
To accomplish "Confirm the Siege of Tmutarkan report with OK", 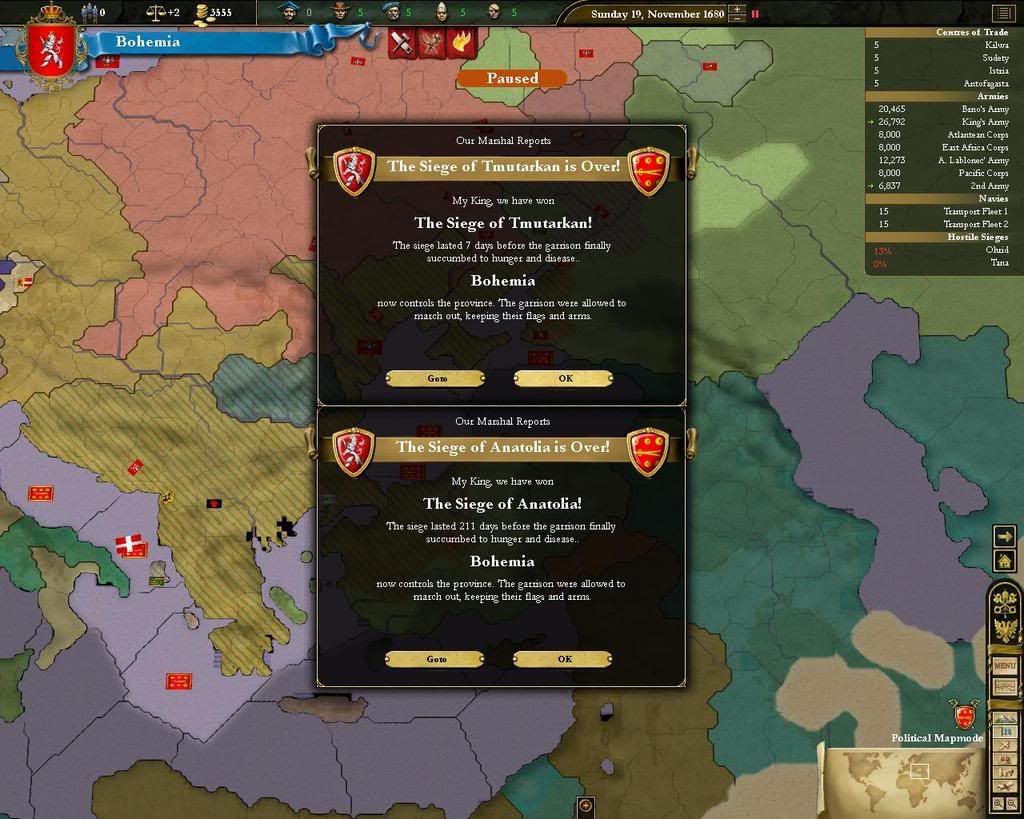I will click(x=564, y=379).
